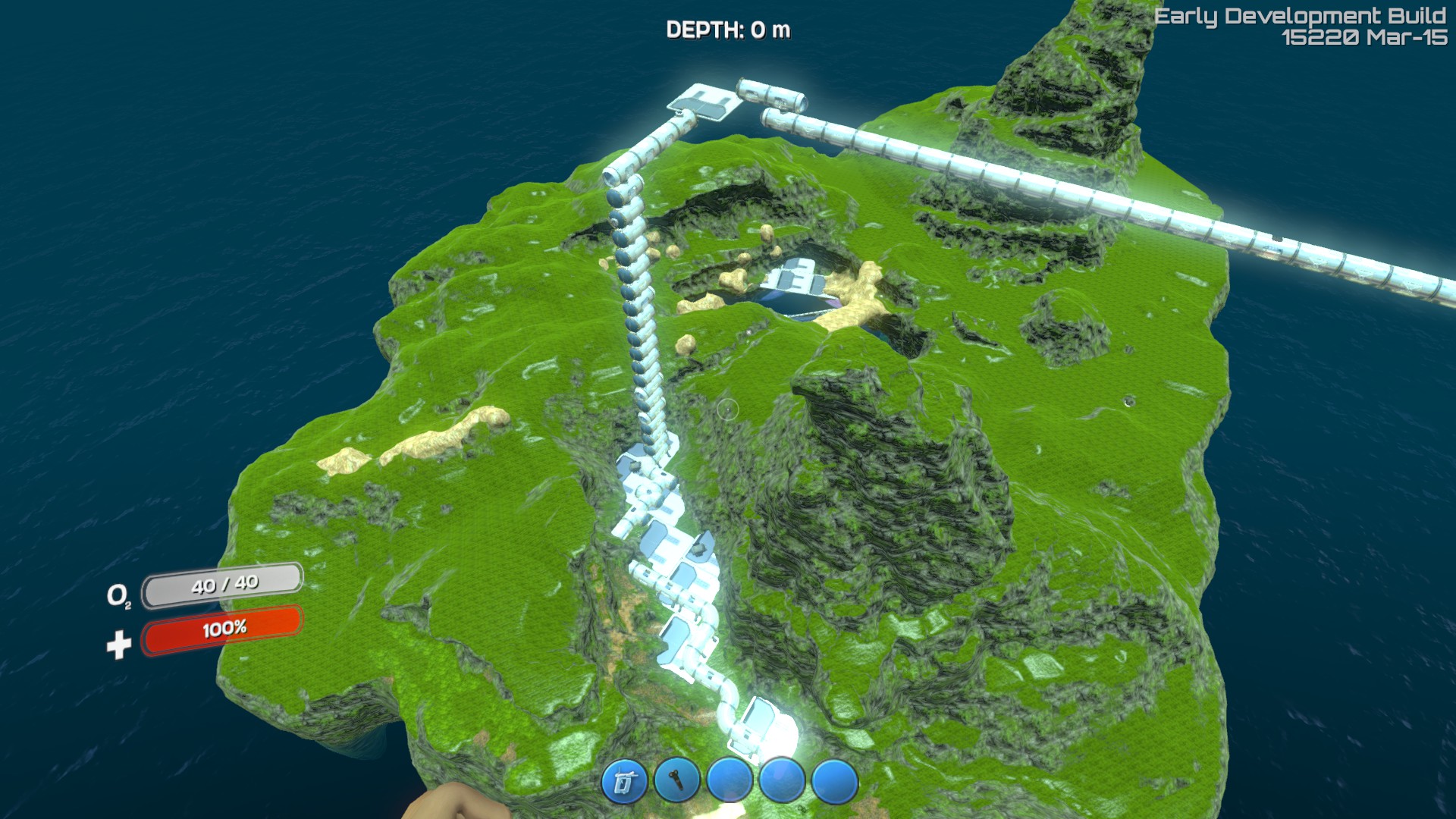Click the DEPTH: 0 m indicator

tap(730, 29)
